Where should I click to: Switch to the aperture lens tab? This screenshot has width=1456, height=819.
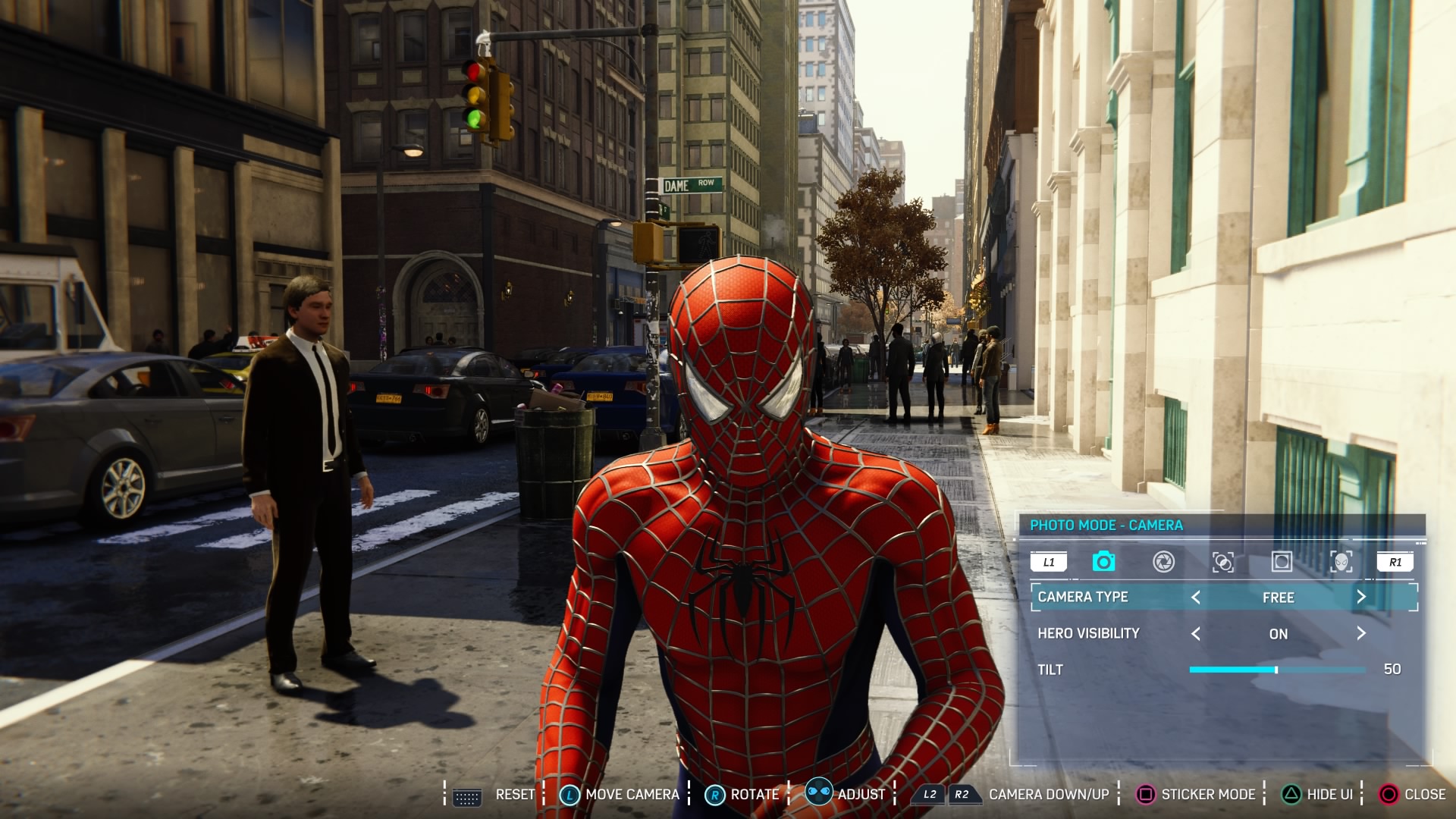pos(1163,562)
